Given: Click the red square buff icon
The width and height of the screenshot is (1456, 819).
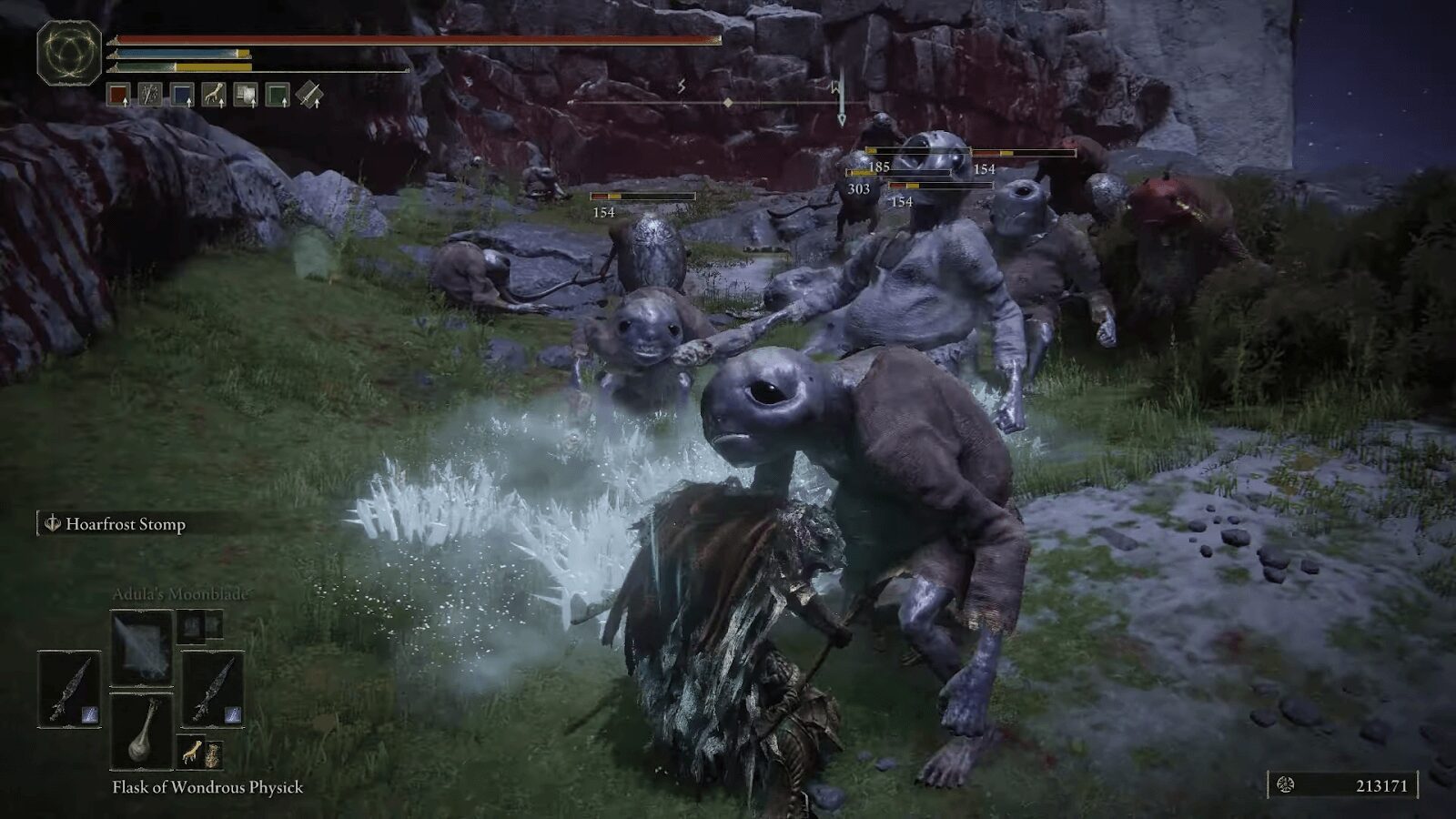Looking at the screenshot, I should pyautogui.click(x=118, y=95).
